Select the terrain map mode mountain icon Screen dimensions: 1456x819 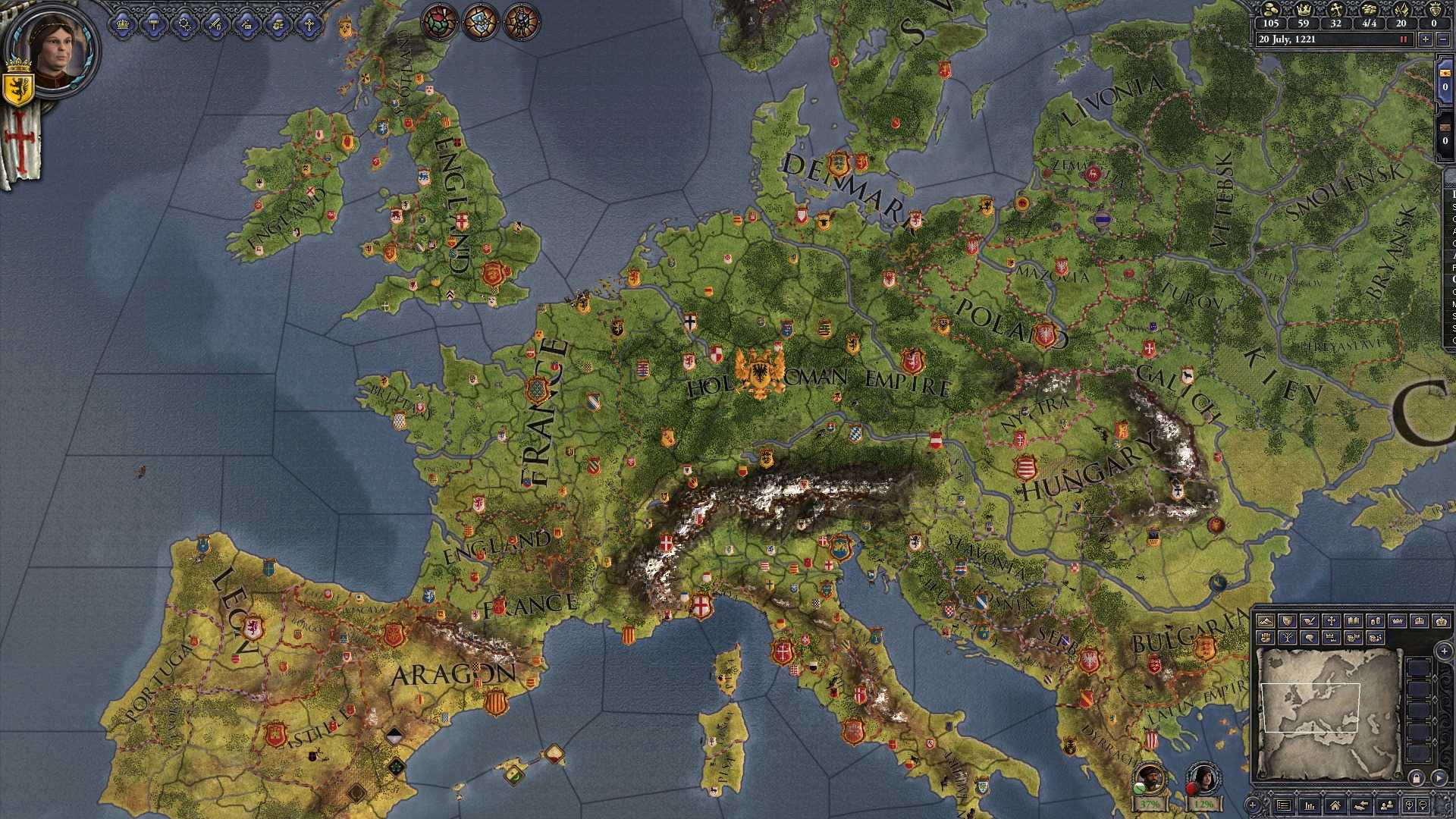pyautogui.click(x=1266, y=620)
